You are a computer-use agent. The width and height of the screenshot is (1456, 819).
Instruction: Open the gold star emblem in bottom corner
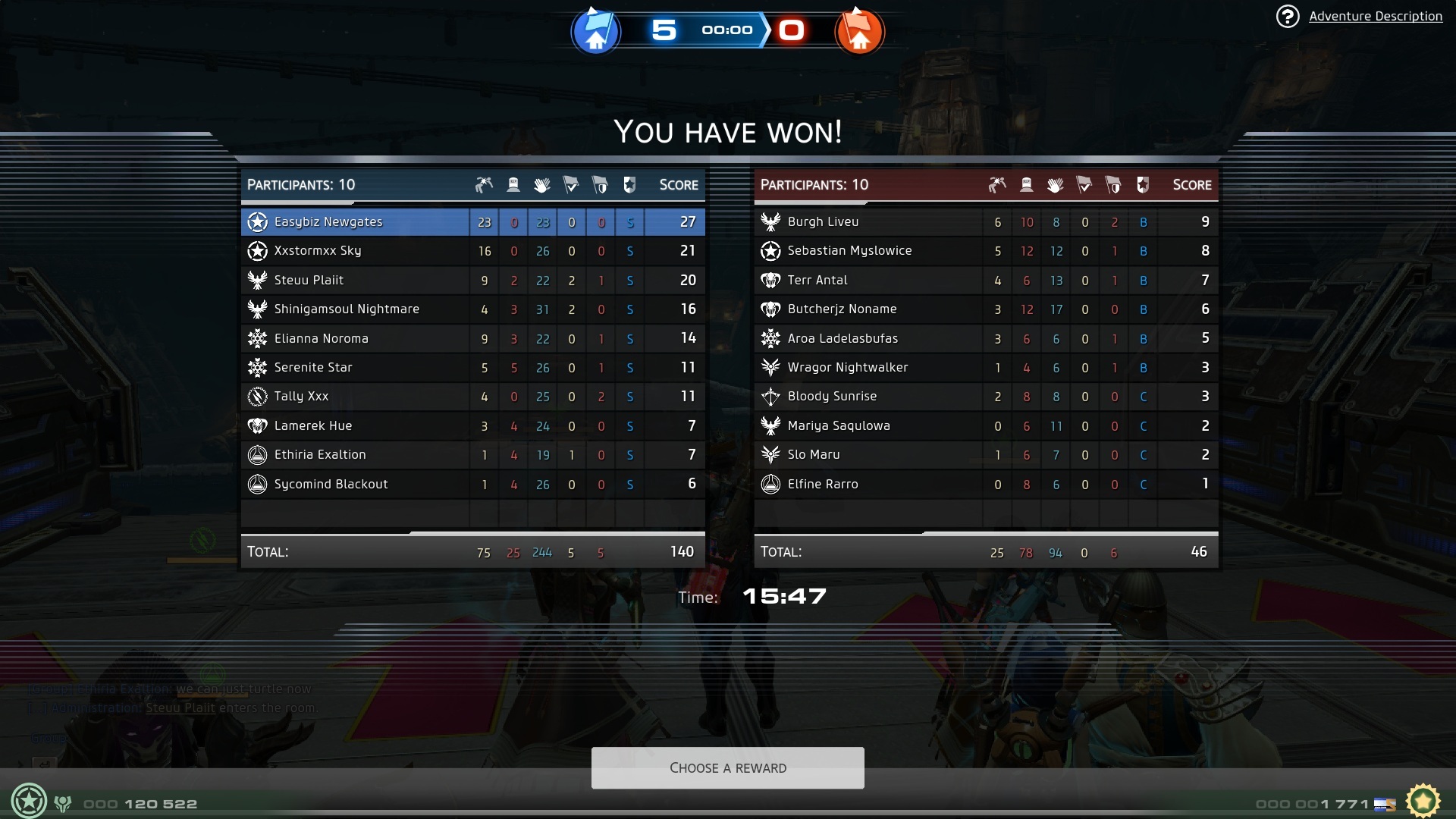click(1423, 801)
